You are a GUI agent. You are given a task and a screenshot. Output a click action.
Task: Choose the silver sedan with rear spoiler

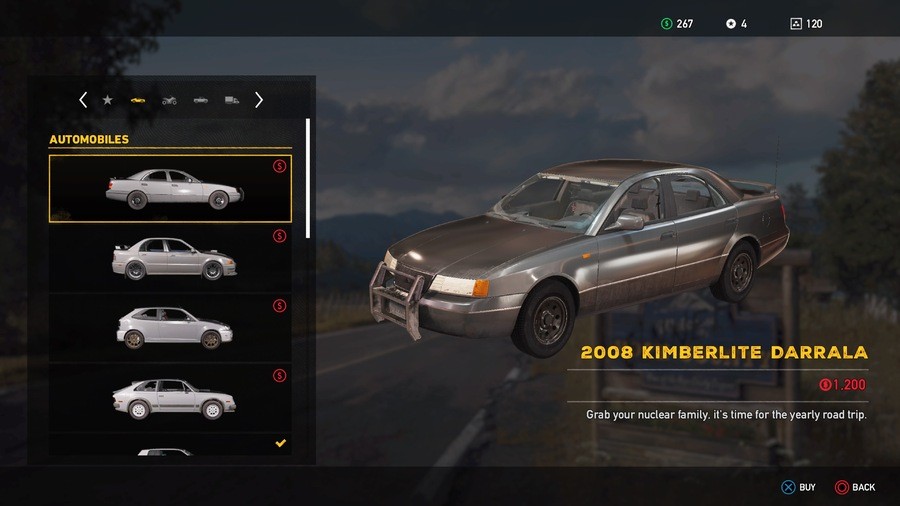point(170,259)
